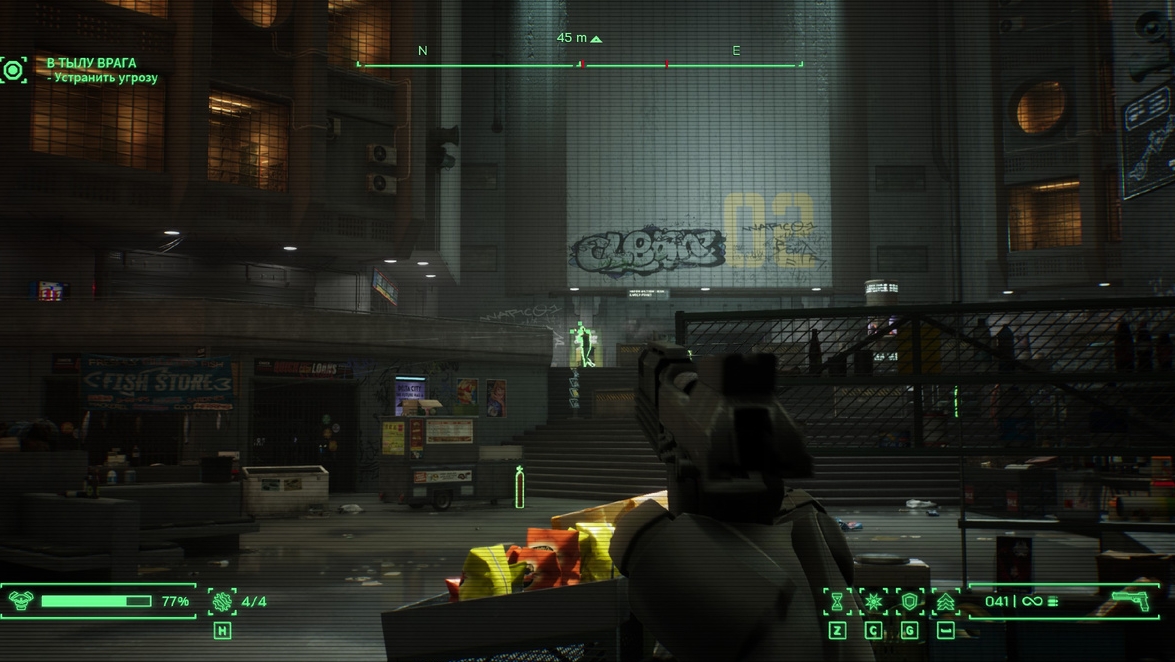Select the mission objective tracker icon
Screen dimensions: 1175x662
pos(14,70)
